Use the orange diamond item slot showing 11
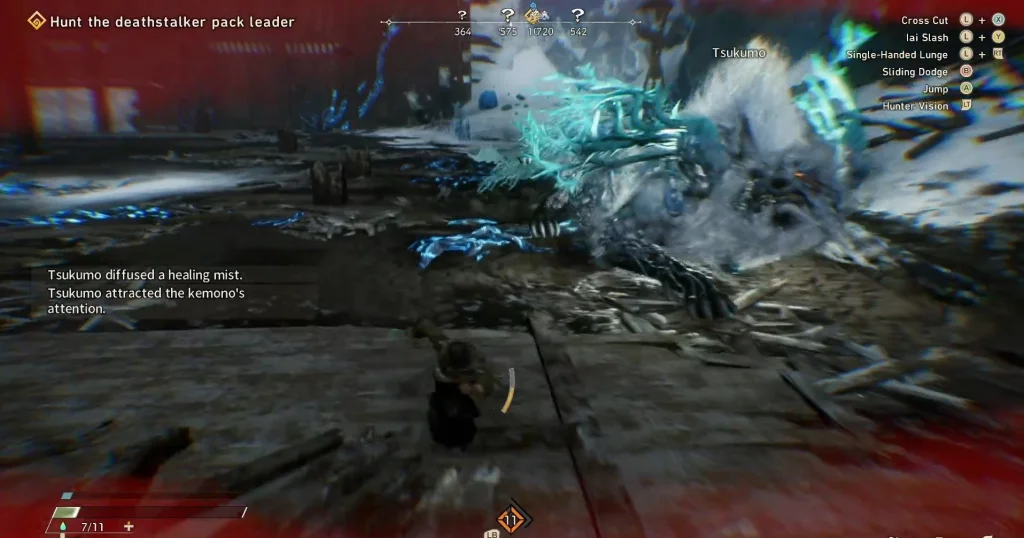This screenshot has width=1024, height=538. point(512,519)
